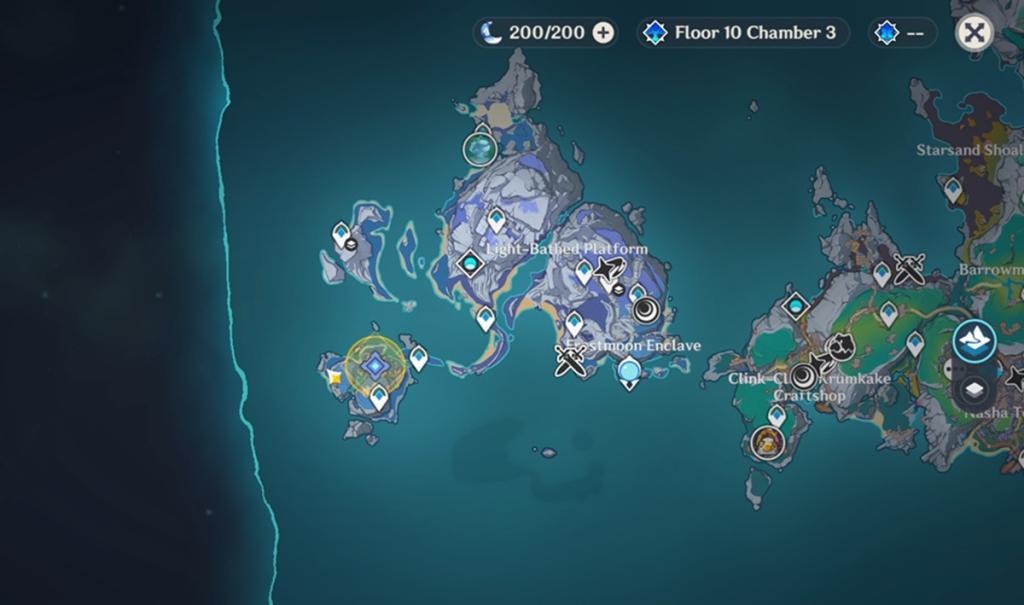Select the blue region icon above the layers button
The image size is (1024, 605).
(974, 342)
